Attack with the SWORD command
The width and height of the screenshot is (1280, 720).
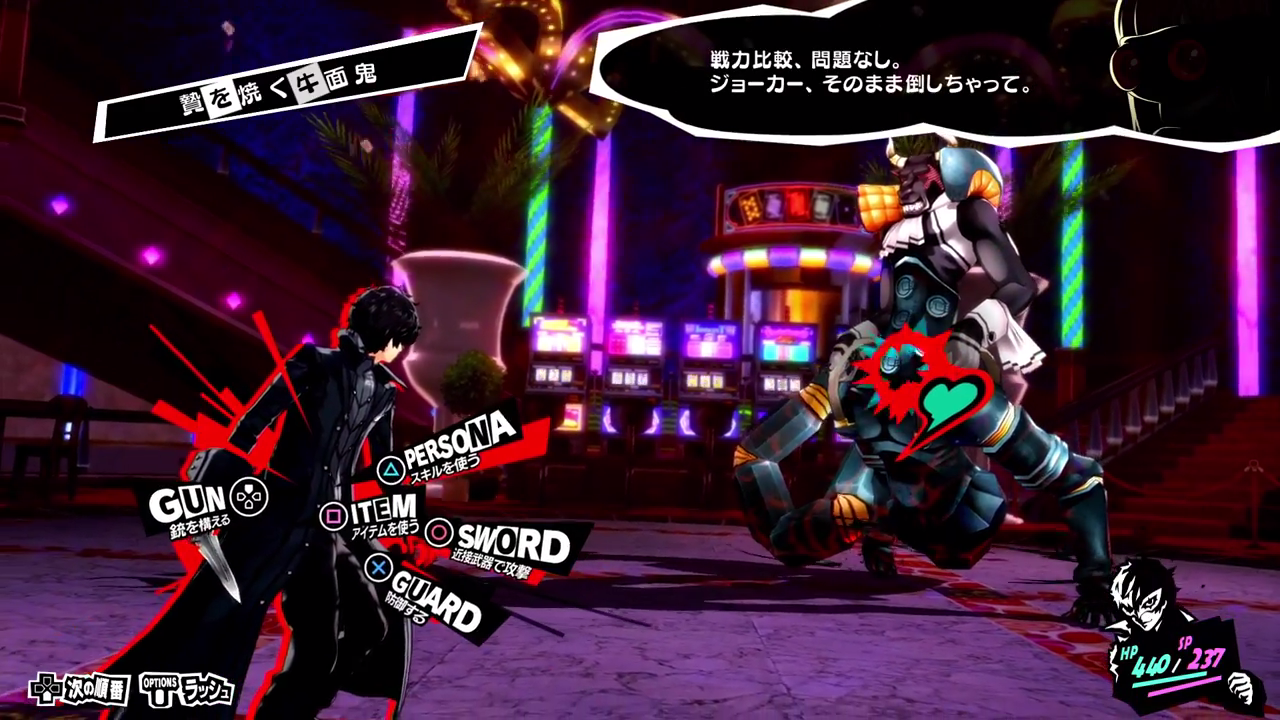point(506,543)
